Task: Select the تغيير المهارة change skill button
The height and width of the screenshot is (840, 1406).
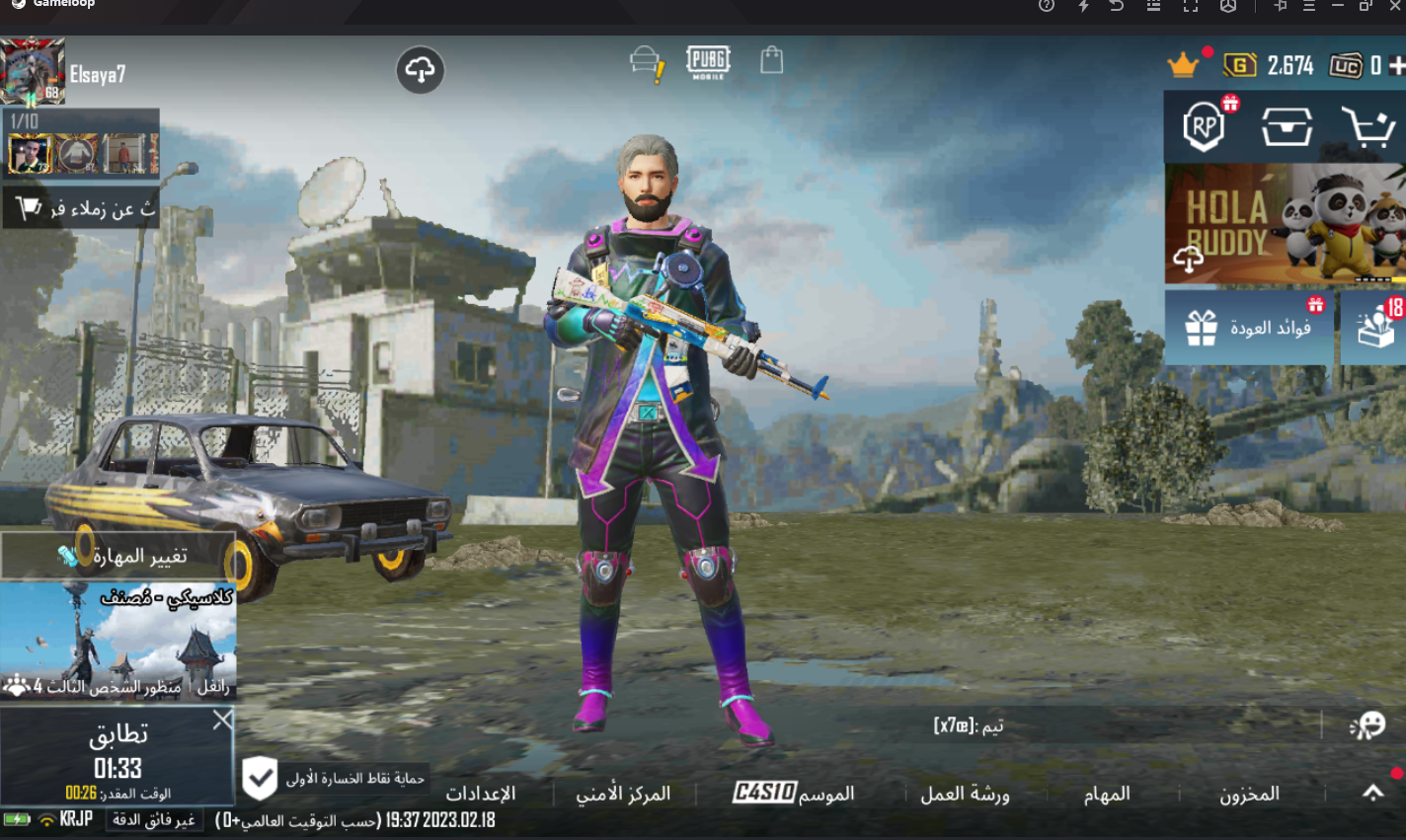Action: (118, 557)
